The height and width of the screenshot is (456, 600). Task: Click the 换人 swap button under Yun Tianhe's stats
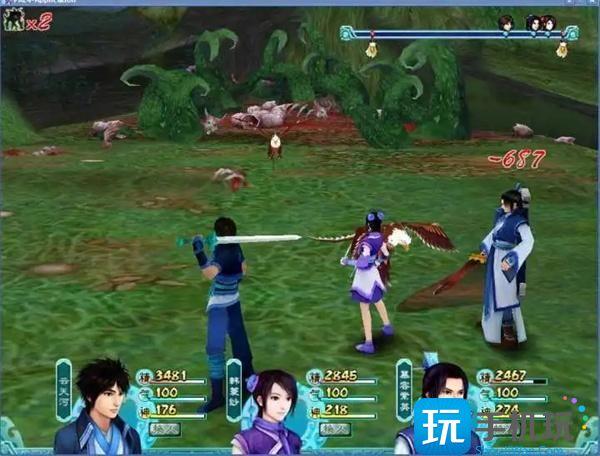pos(163,428)
